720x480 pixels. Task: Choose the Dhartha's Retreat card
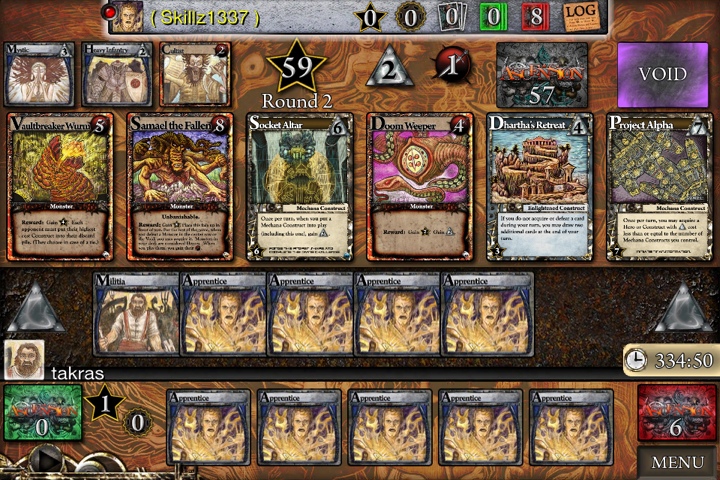click(x=539, y=186)
